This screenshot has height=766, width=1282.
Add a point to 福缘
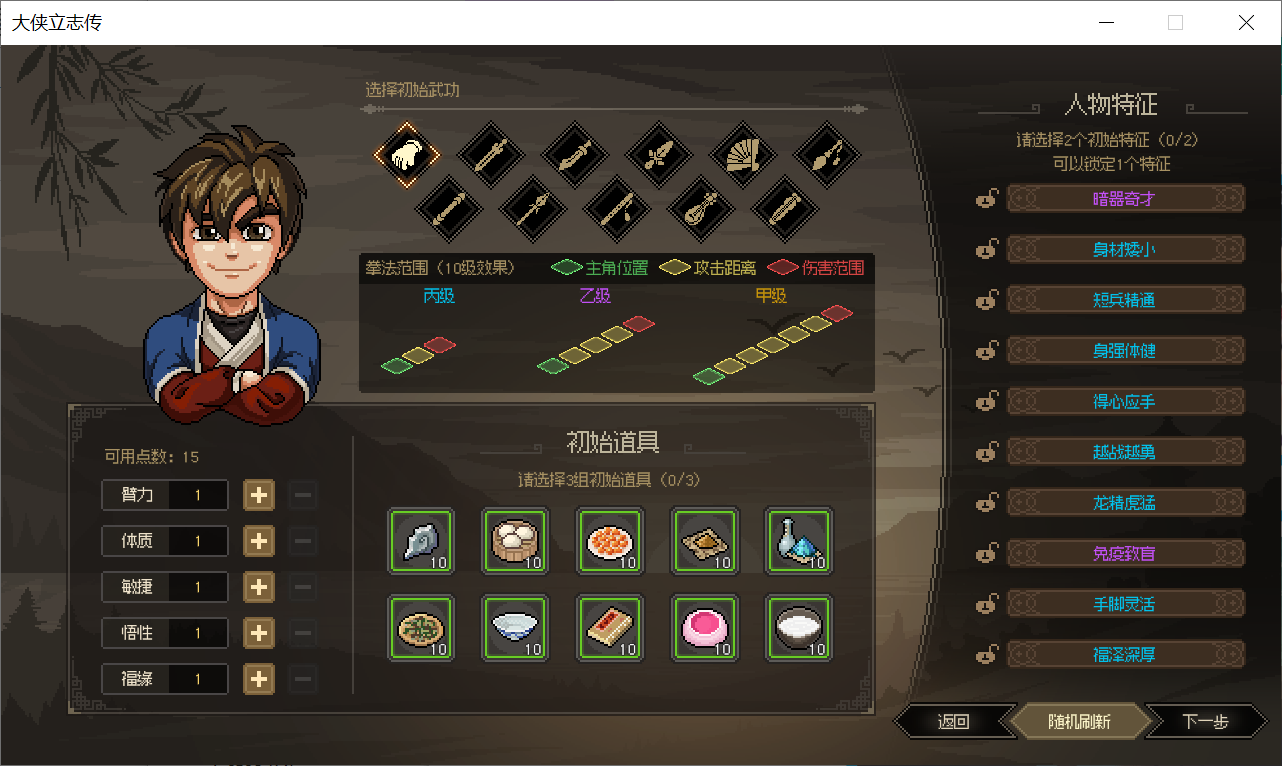[259, 679]
